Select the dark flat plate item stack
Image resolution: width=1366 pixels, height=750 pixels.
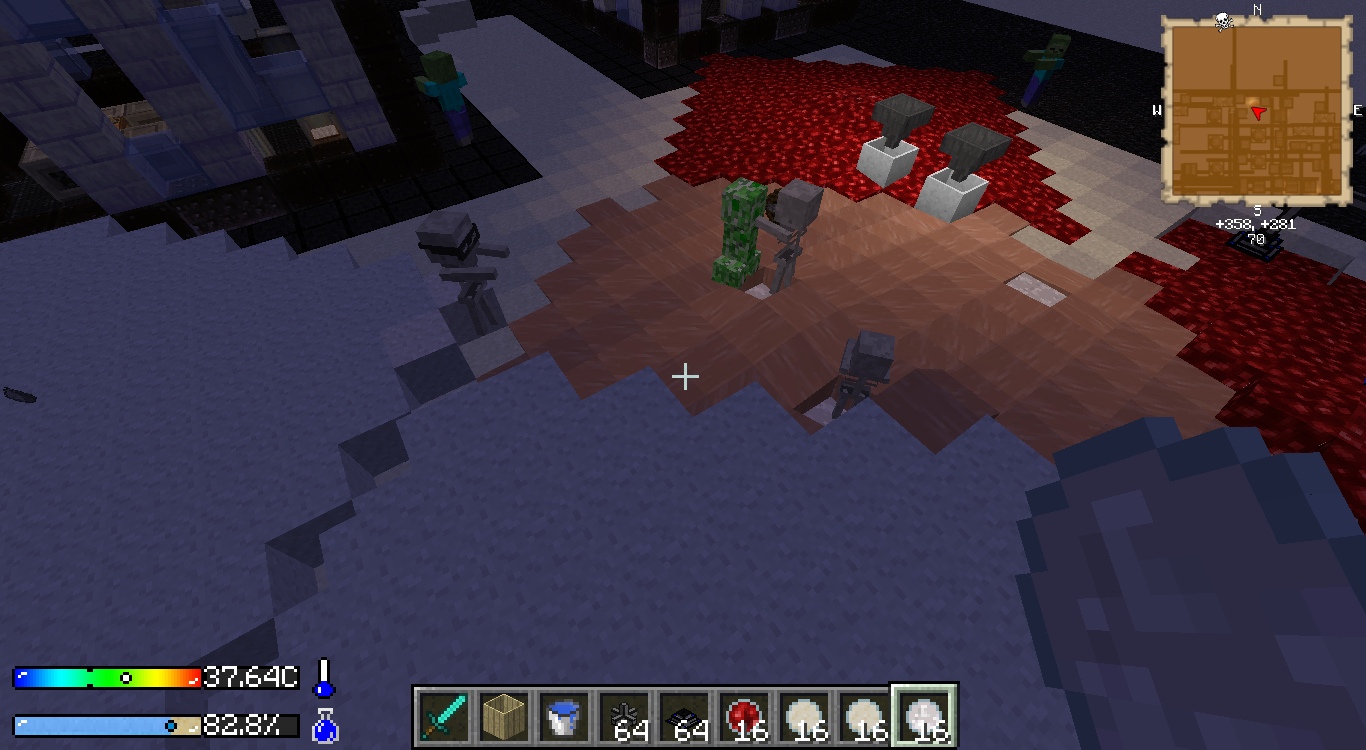click(x=684, y=716)
